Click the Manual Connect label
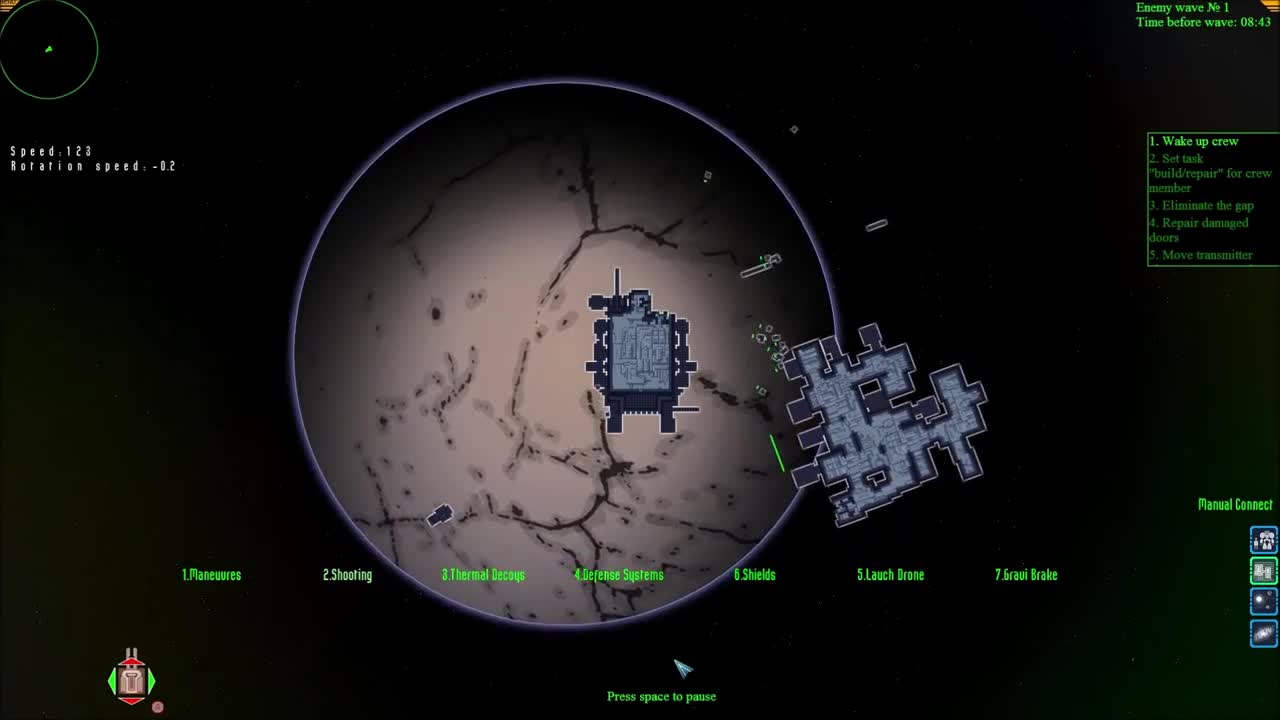 point(1236,505)
